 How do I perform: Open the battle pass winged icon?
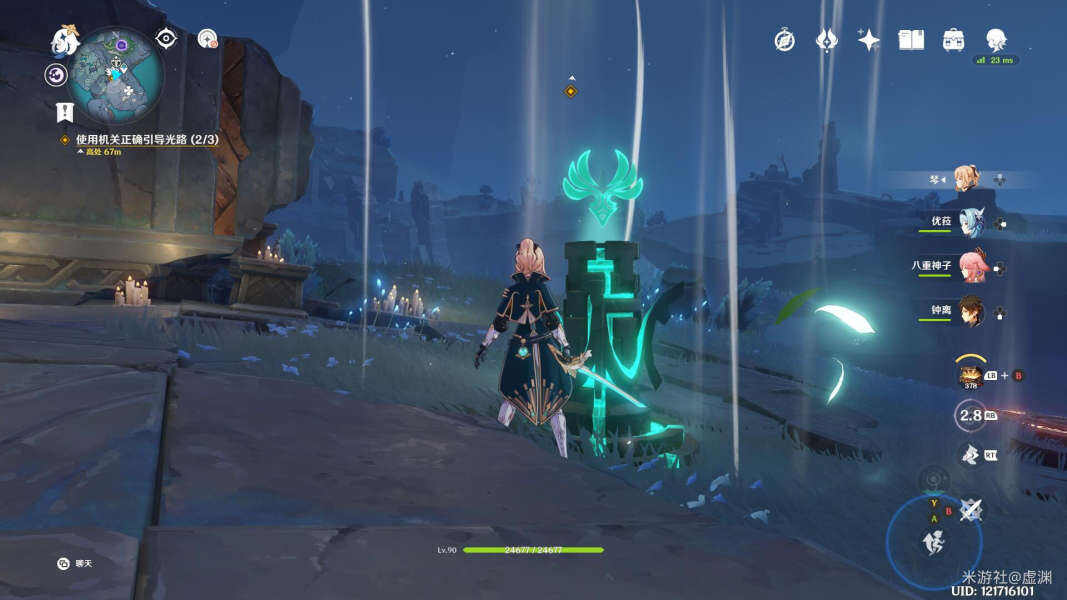pos(827,40)
